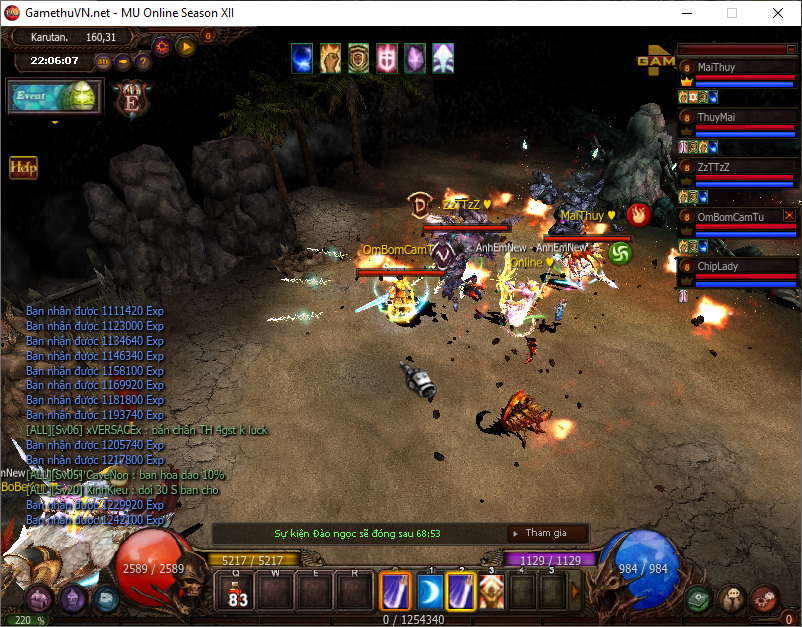Open the green book icon menu

coord(700,598)
